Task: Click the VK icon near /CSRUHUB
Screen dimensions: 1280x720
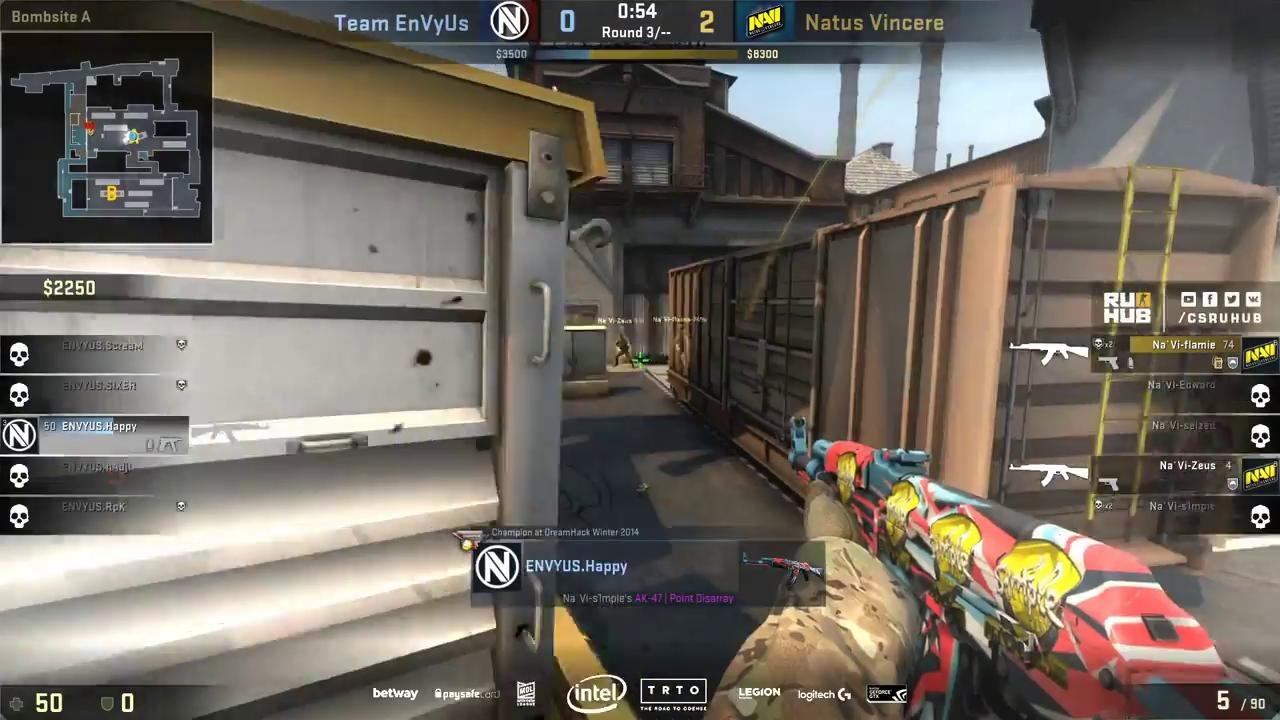Action: (1254, 299)
